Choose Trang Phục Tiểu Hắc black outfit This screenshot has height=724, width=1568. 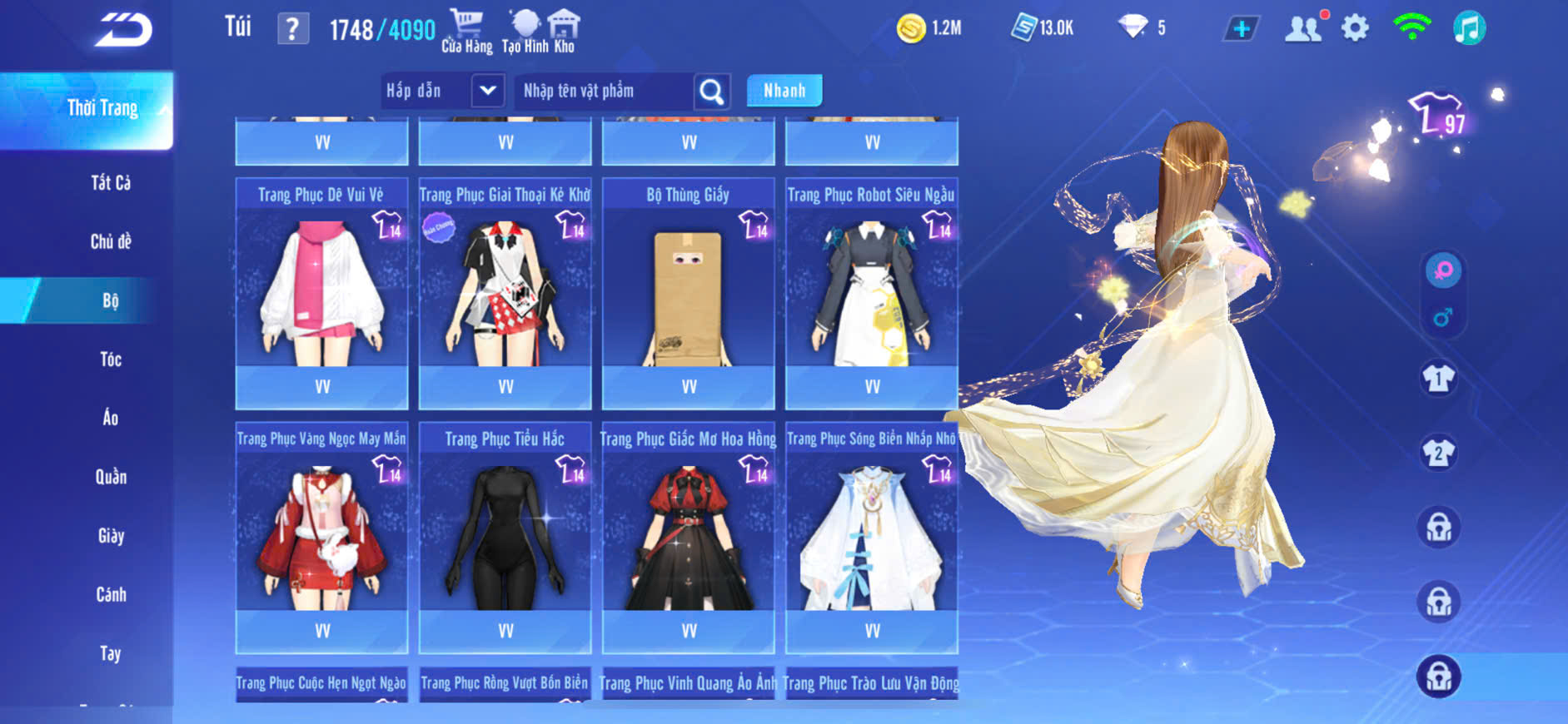pos(505,533)
